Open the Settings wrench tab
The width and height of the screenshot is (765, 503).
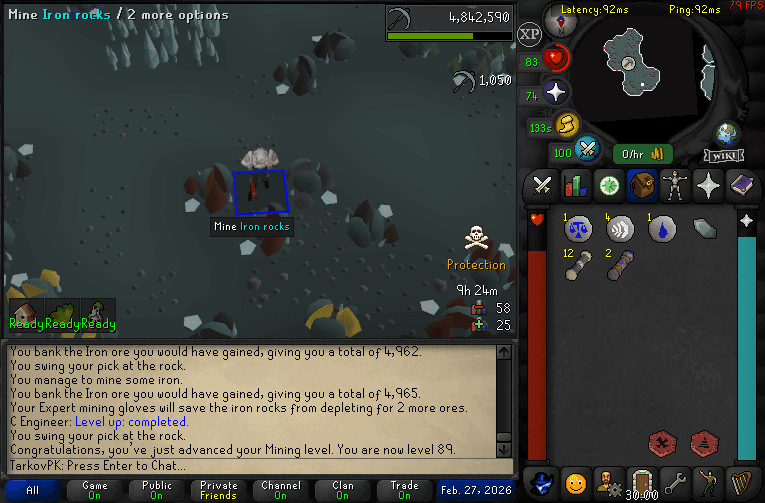[675, 481]
